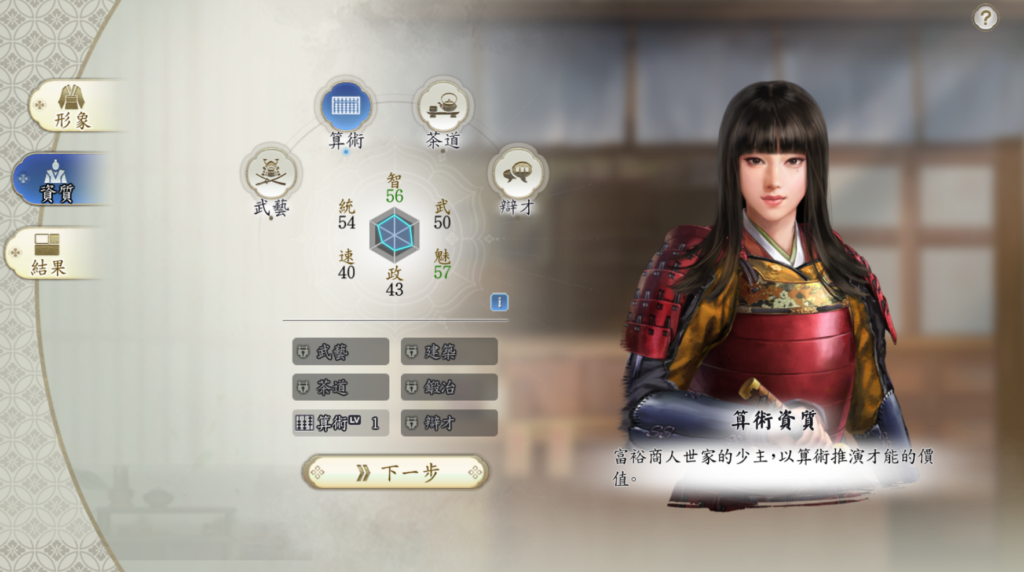Select the 武藝 skill row
This screenshot has width=1024, height=572.
[340, 352]
